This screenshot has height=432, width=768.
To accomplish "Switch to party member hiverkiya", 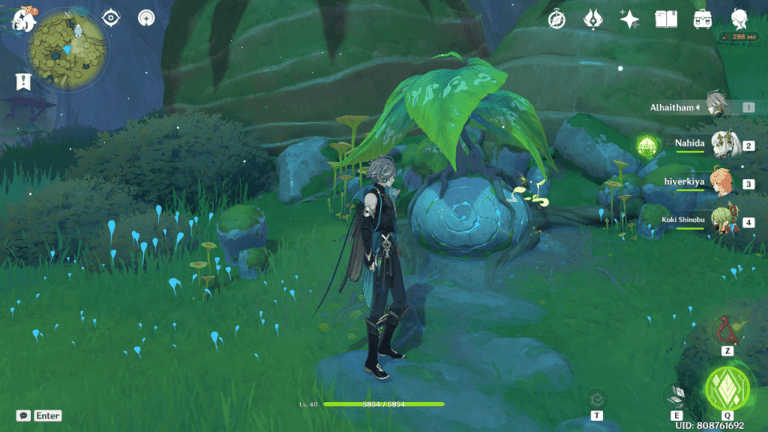I will (x=722, y=182).
